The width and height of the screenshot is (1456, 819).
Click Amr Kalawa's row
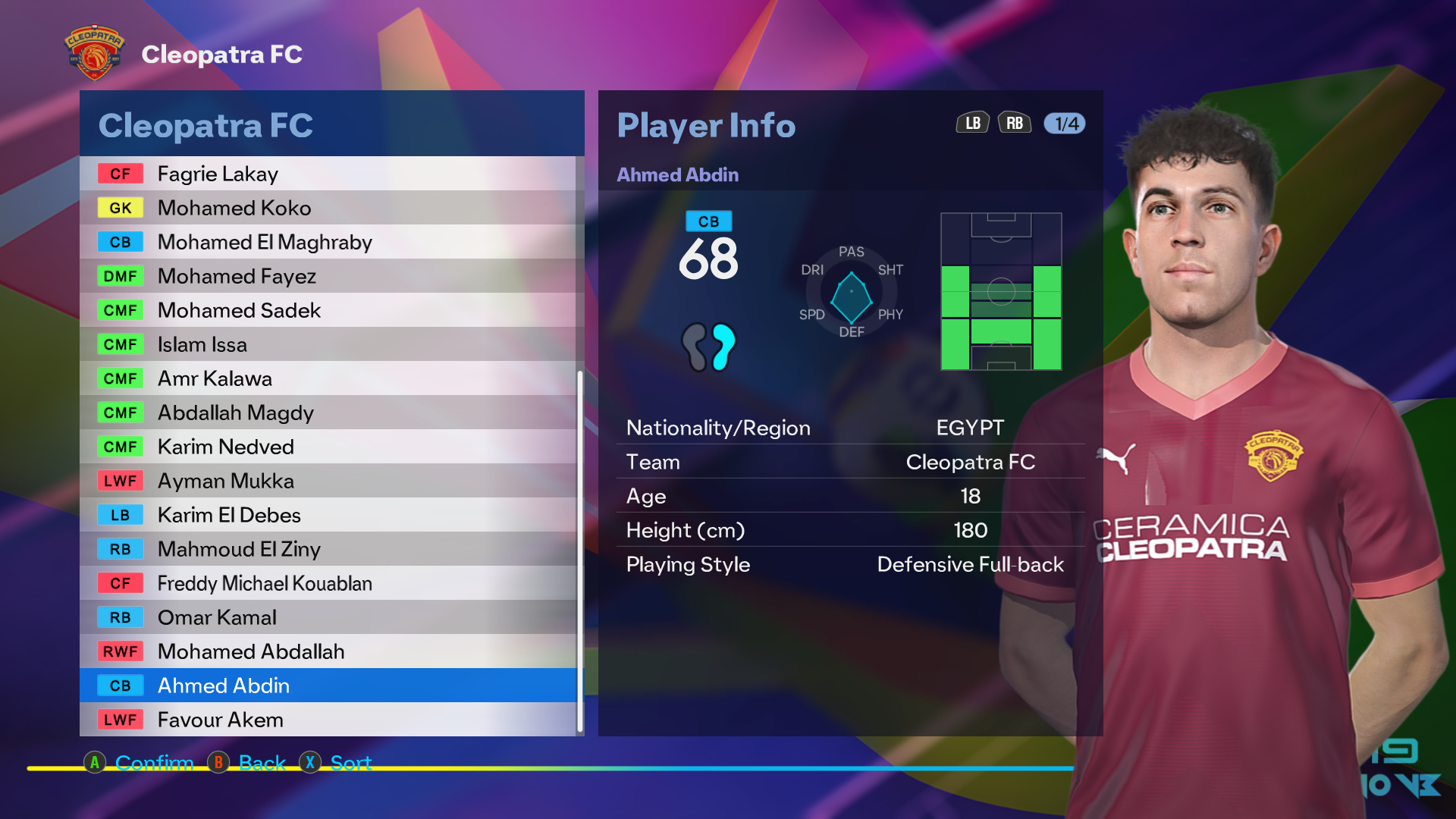click(x=328, y=378)
